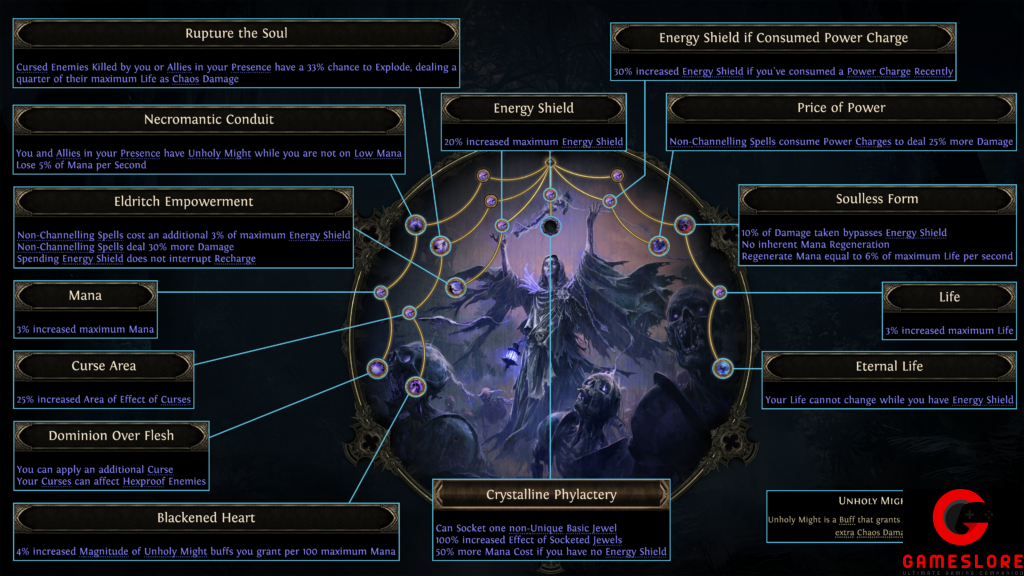Select the Life passive node
1024x576 pixels.
720,292
